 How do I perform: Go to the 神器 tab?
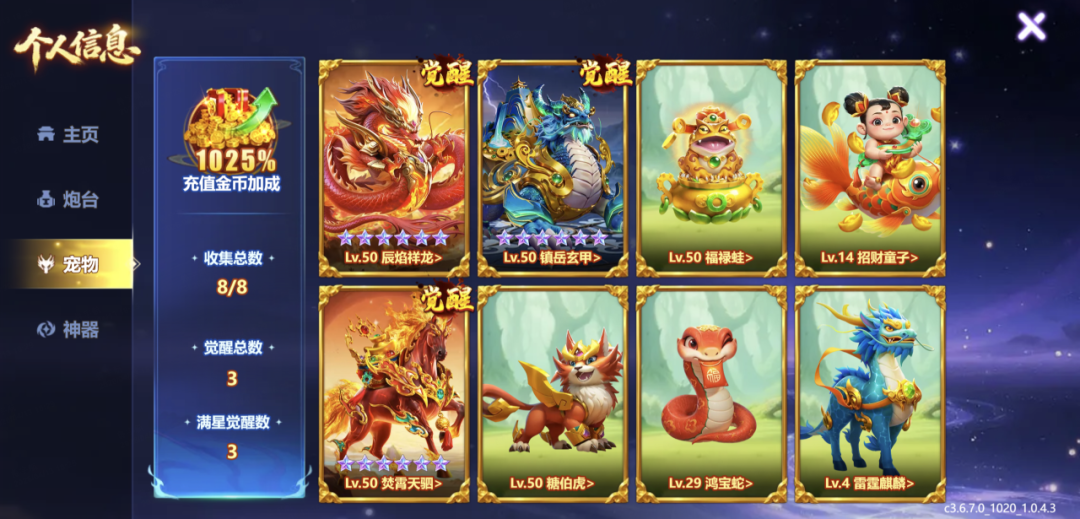point(68,329)
